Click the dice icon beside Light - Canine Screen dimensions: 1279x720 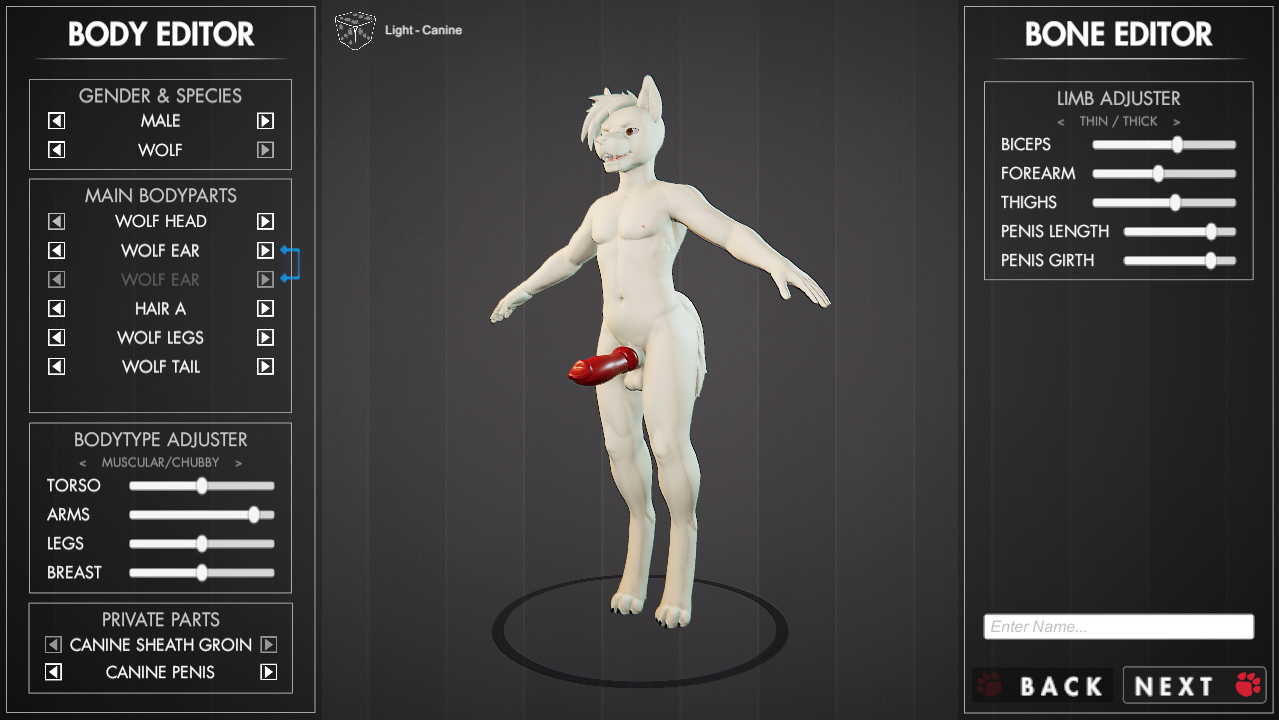tap(355, 30)
